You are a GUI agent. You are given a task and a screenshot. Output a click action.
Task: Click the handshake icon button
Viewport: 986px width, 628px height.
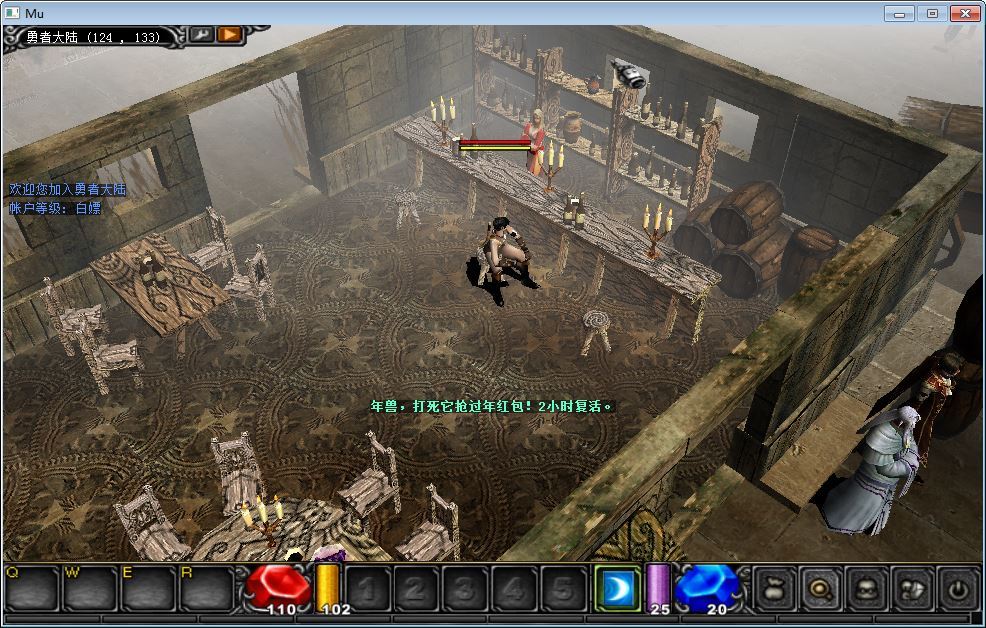[x=912, y=589]
